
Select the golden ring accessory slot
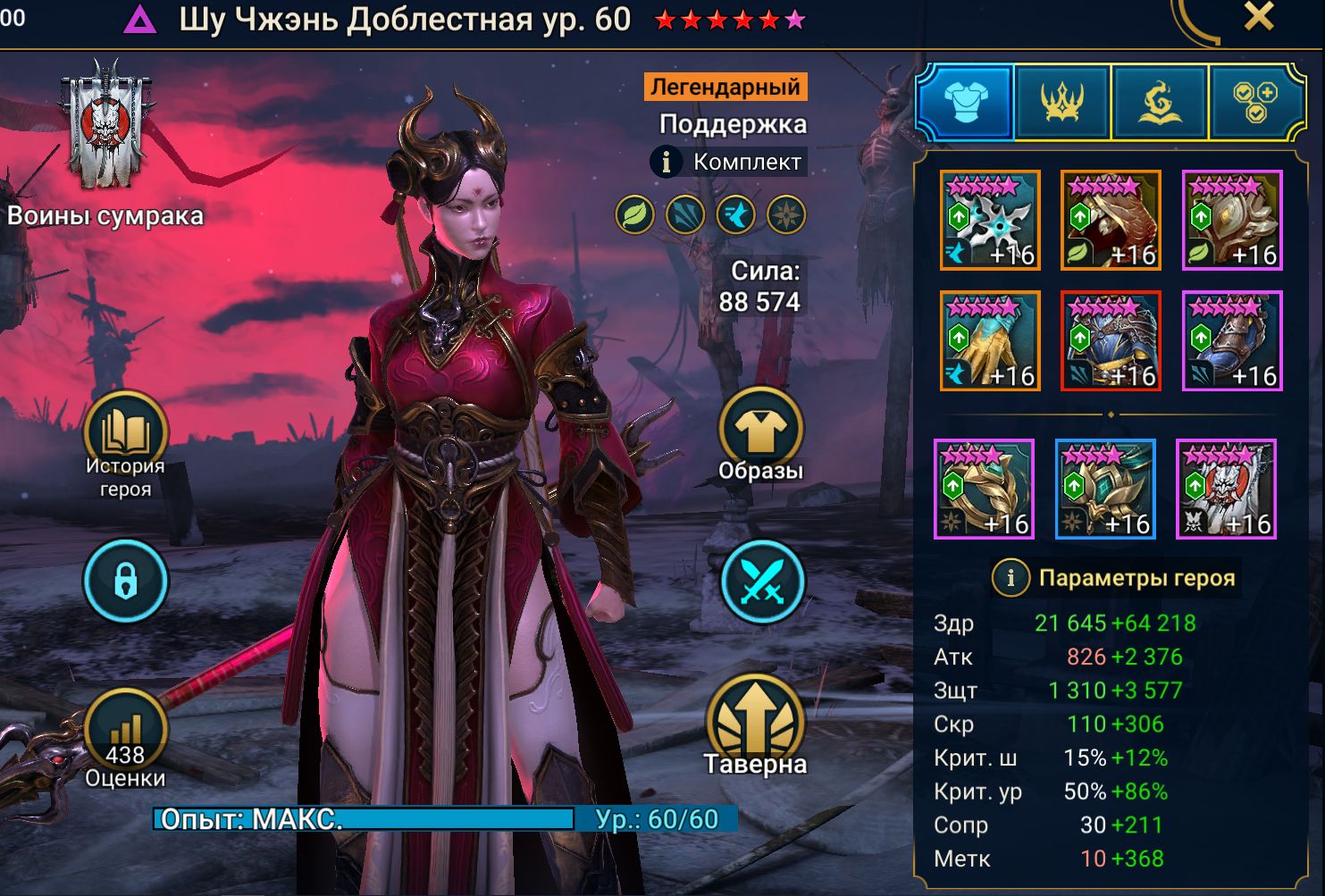tap(984, 489)
